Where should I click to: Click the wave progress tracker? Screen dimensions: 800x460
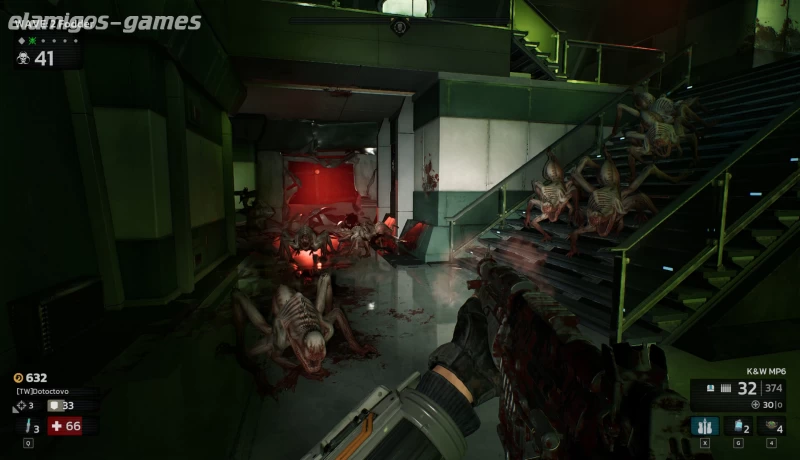(x=47, y=41)
